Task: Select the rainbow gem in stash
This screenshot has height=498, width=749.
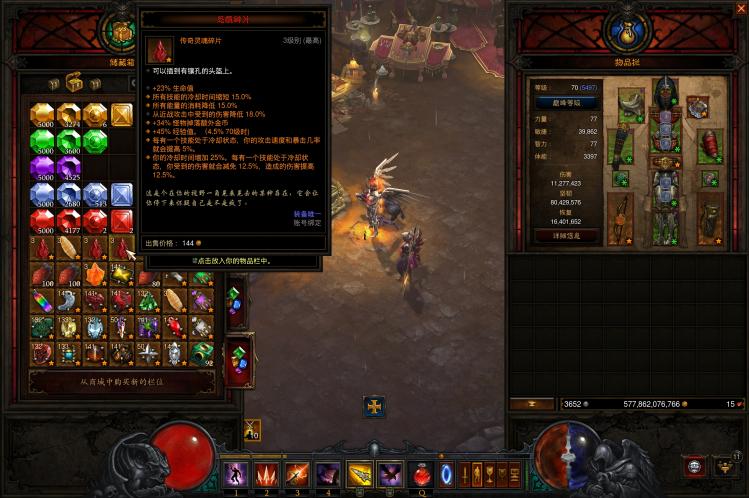Action: 42,300
